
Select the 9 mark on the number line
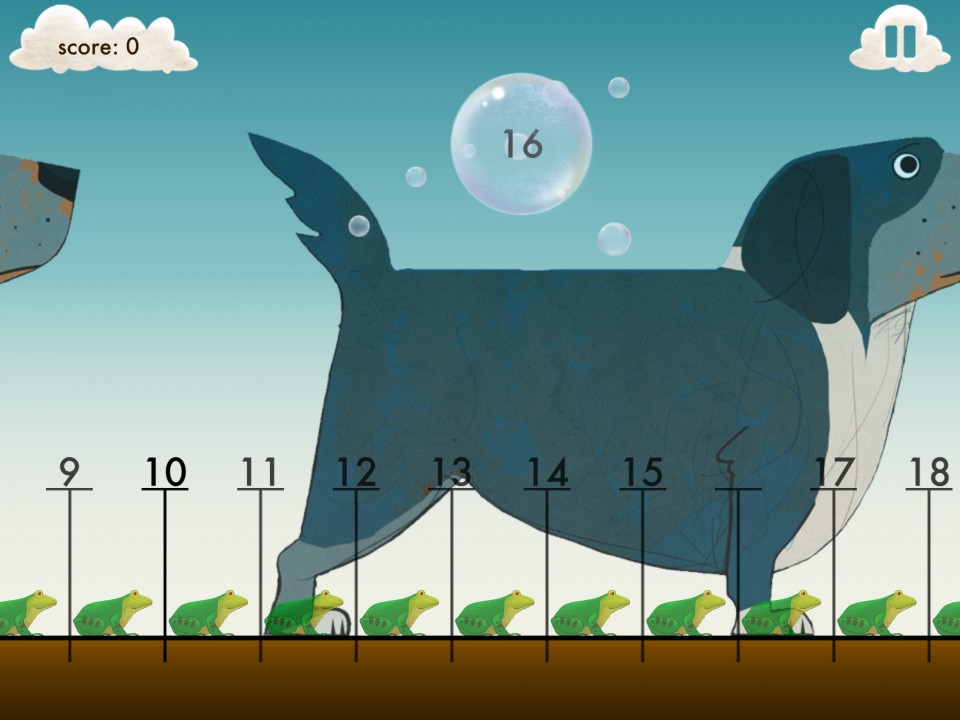(x=69, y=472)
